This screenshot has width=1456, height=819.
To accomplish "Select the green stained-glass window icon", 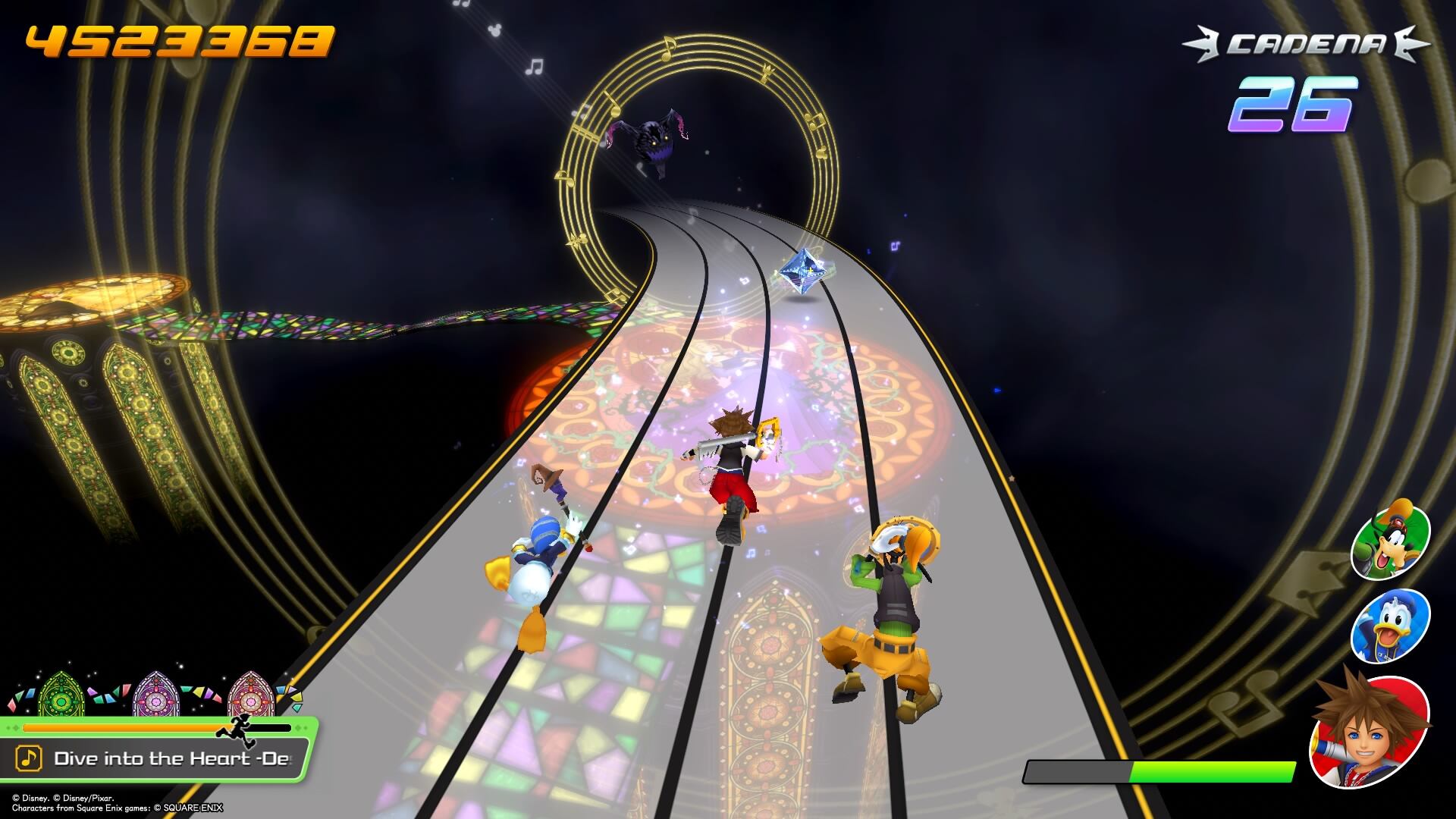I will point(61,694).
